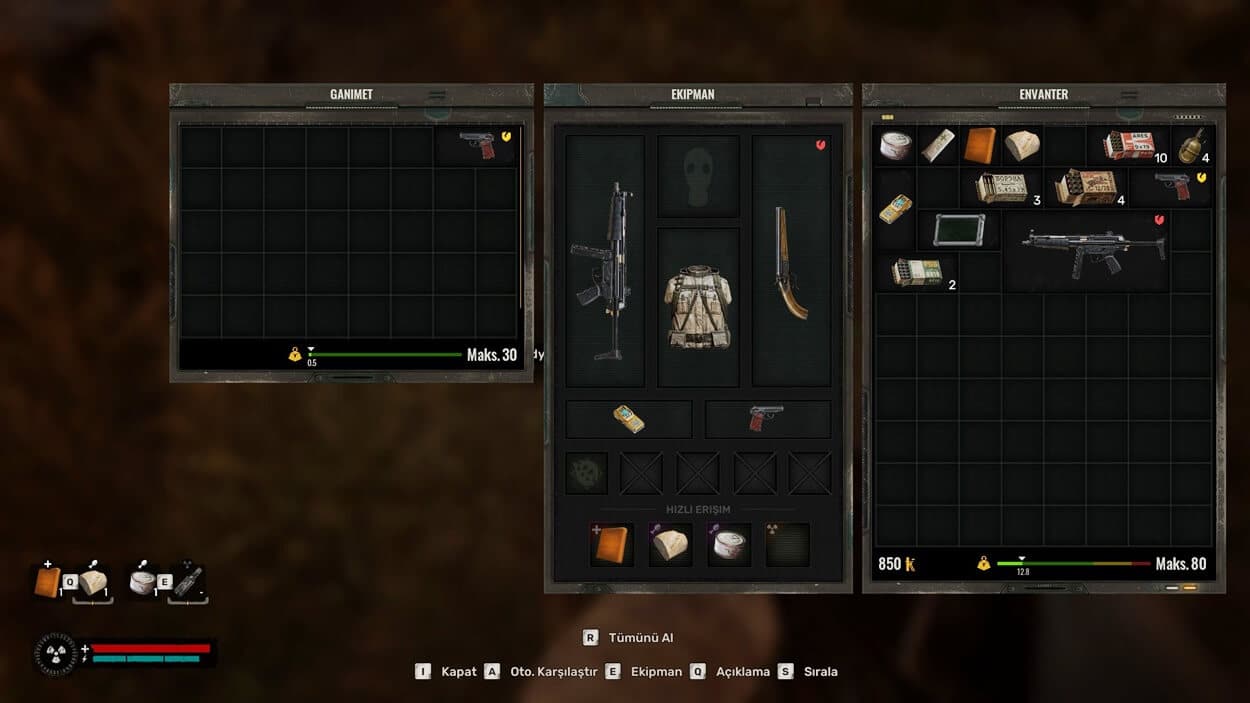Select the red 9x19 ammo box stack
1250x703 pixels.
pos(1129,145)
